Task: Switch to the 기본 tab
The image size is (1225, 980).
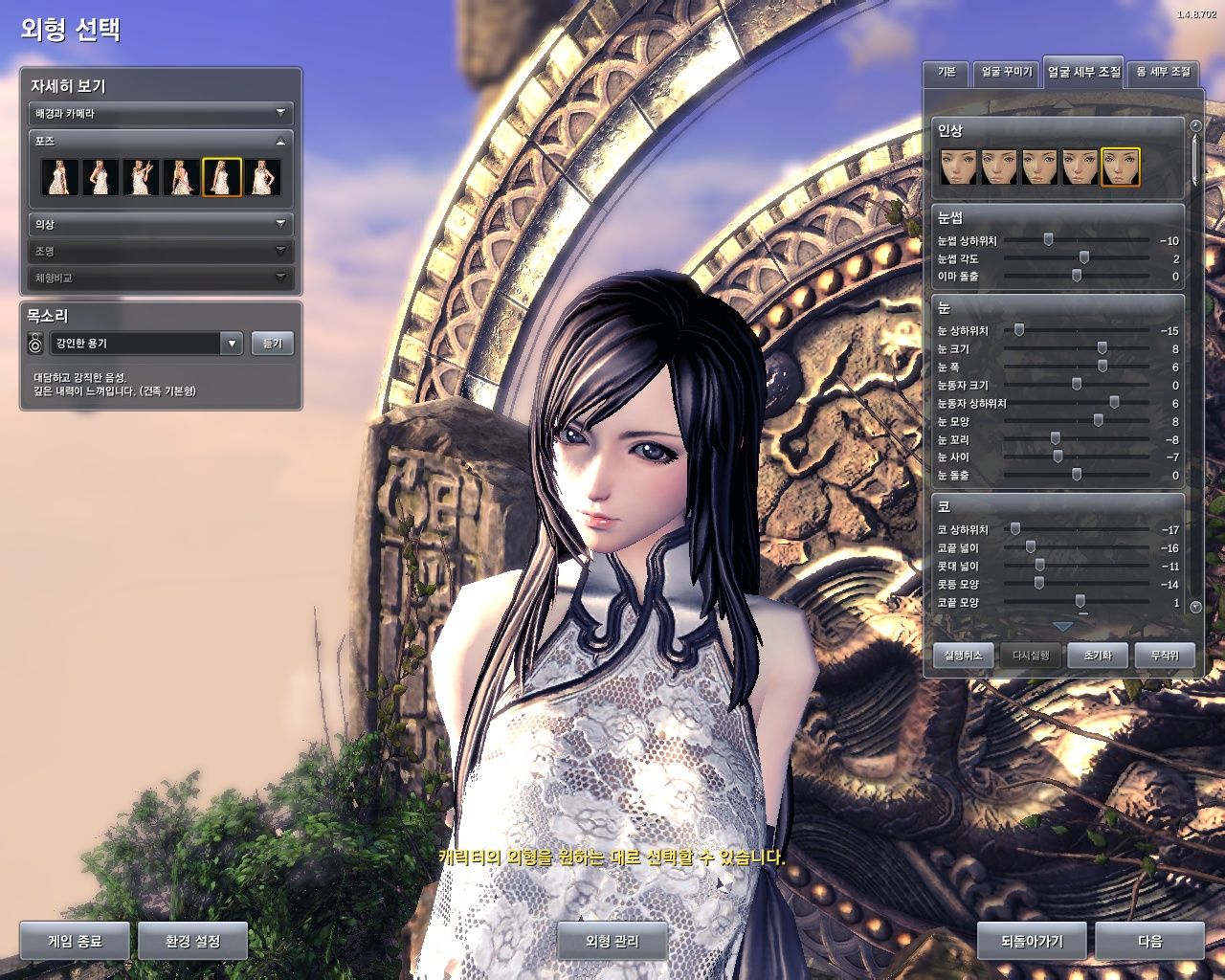Action: (946, 73)
